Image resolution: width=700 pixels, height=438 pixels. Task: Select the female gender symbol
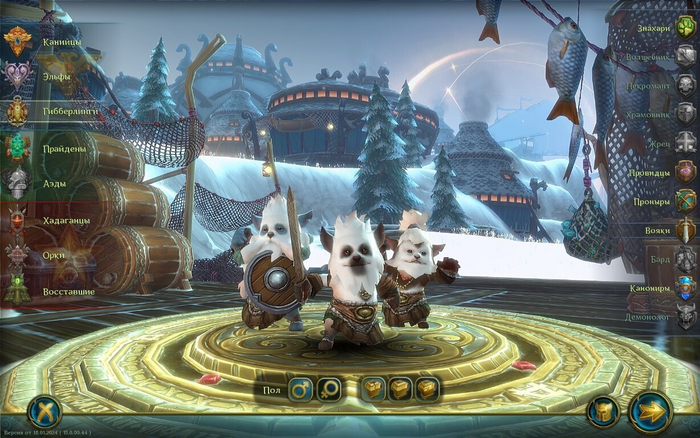pos(329,388)
